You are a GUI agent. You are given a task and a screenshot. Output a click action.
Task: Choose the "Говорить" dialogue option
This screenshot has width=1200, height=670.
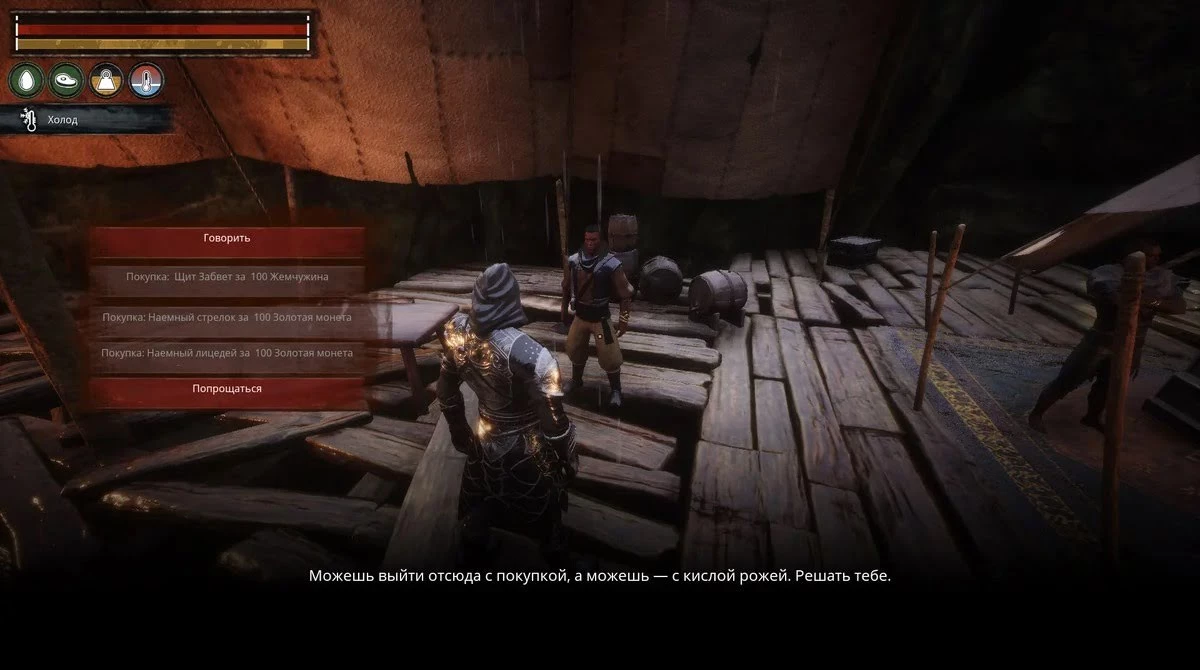pos(227,239)
